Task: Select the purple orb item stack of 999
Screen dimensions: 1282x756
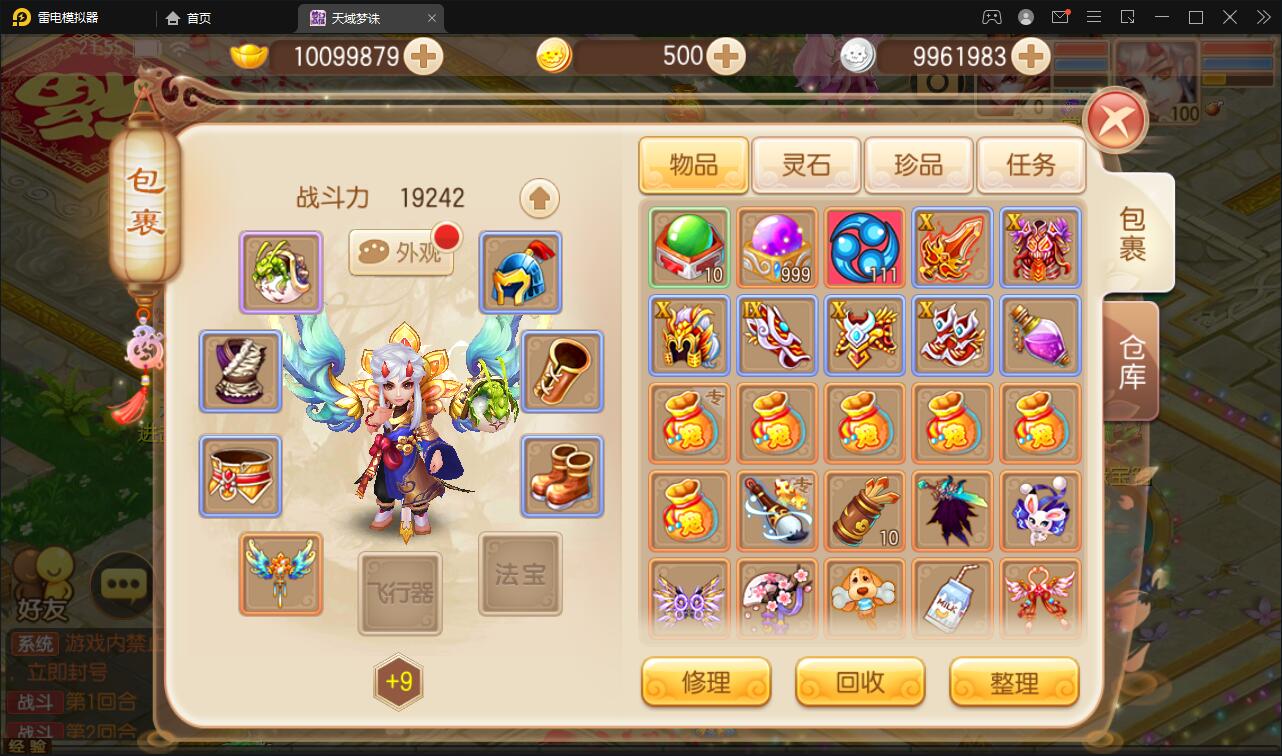Action: 777,248
